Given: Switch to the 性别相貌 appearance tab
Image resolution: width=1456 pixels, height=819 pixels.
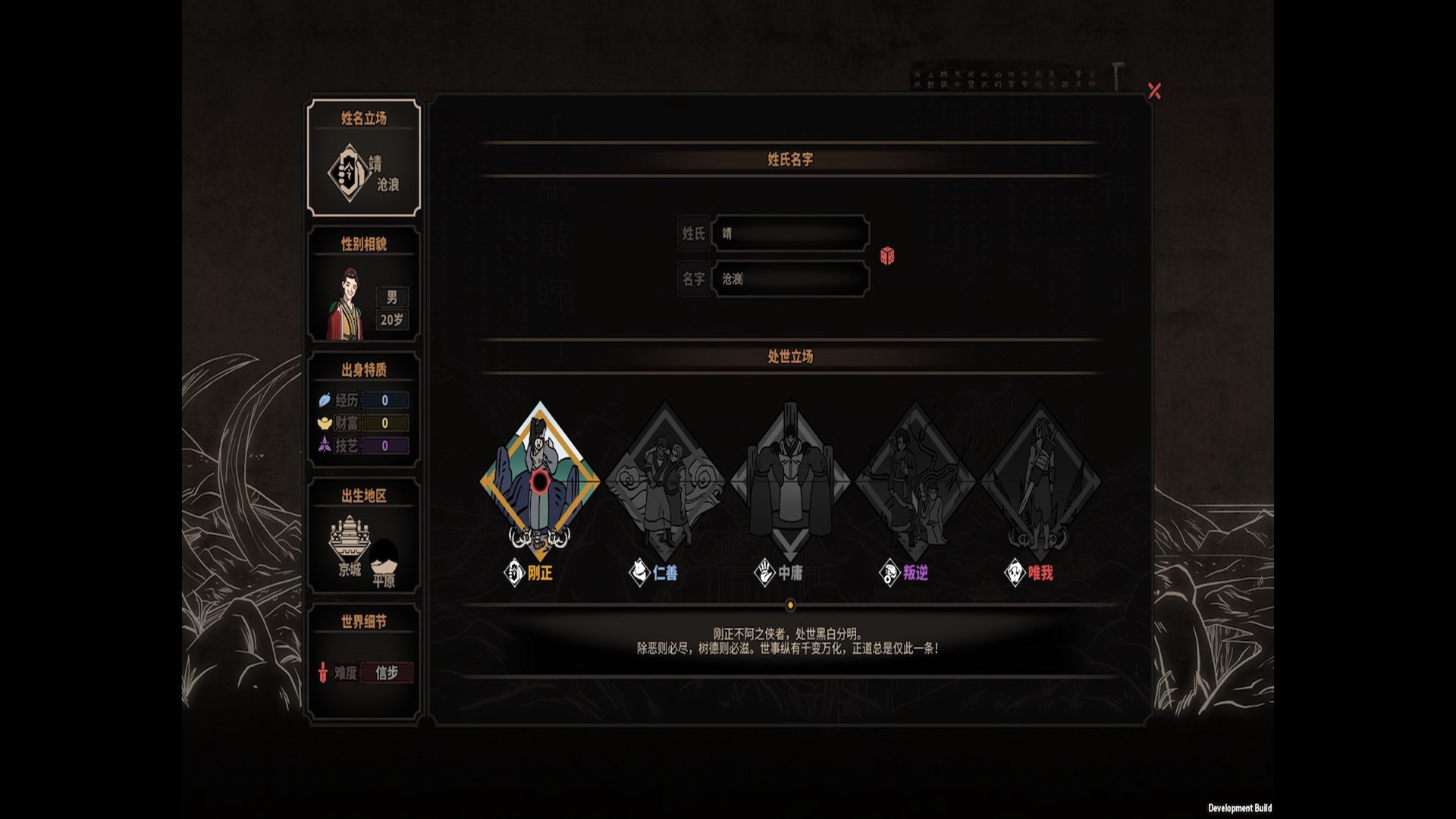Looking at the screenshot, I should click(x=364, y=285).
